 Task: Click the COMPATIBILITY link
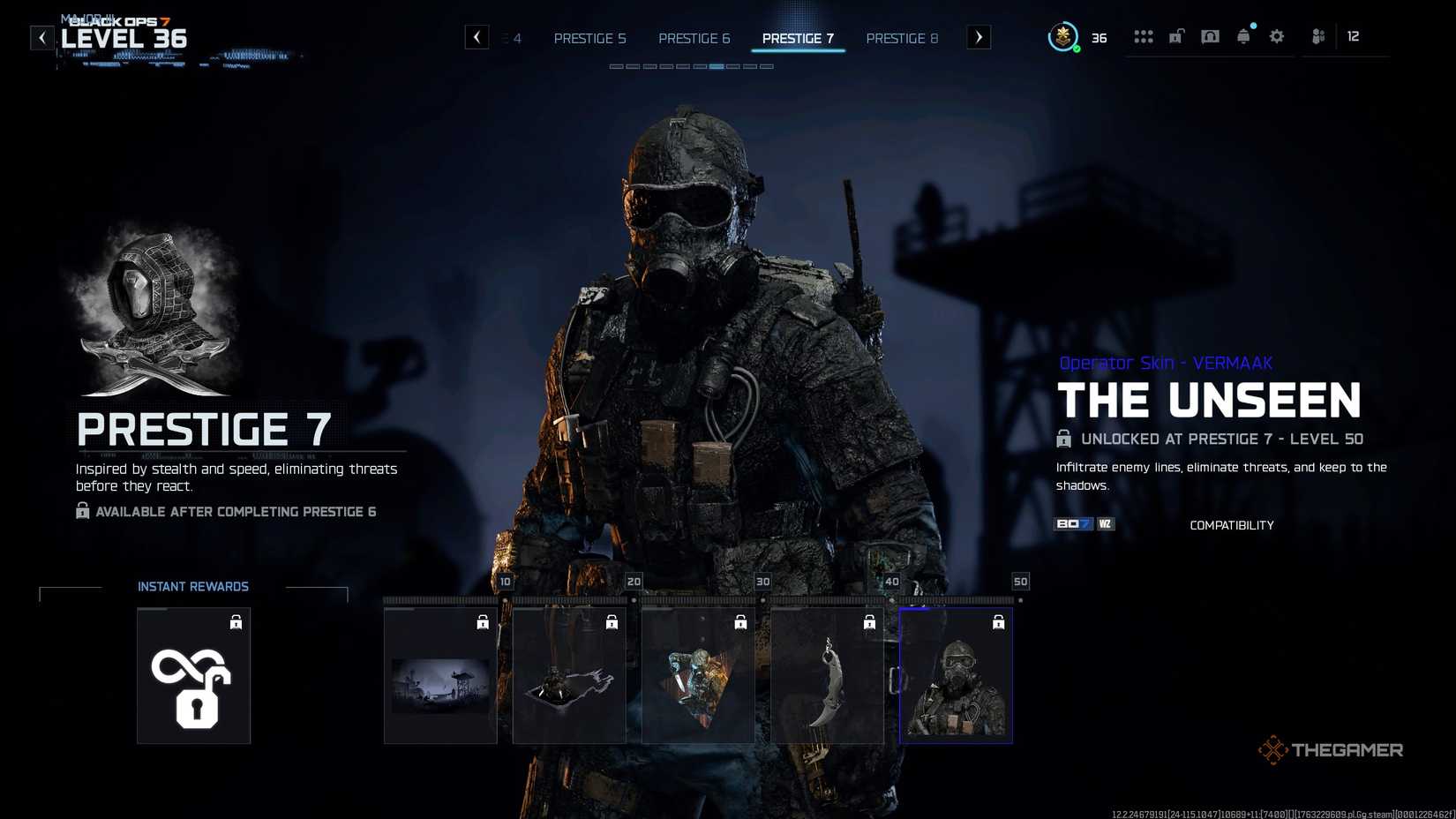point(1232,524)
